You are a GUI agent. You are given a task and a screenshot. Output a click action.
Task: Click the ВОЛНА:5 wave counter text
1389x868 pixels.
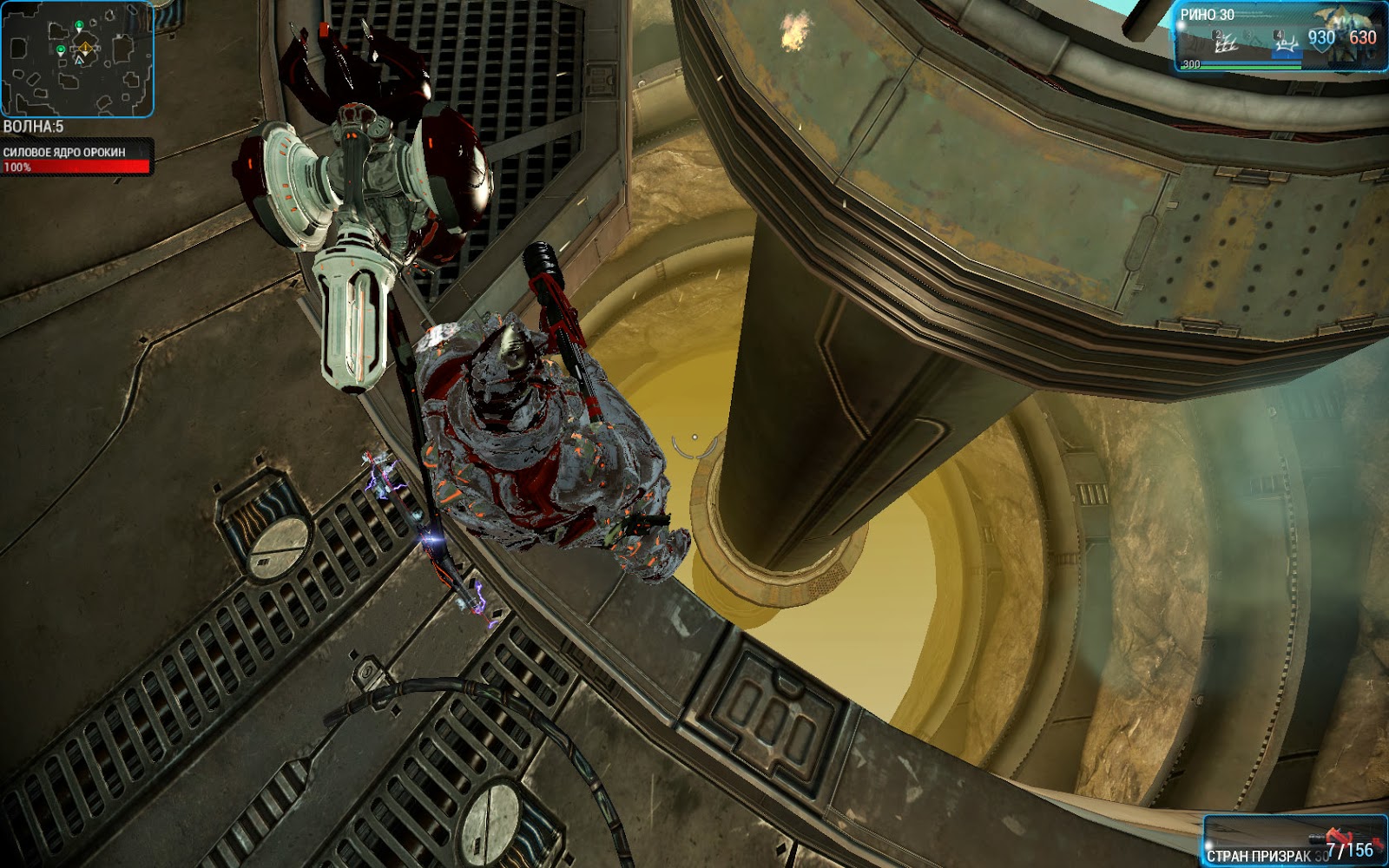click(x=31, y=126)
